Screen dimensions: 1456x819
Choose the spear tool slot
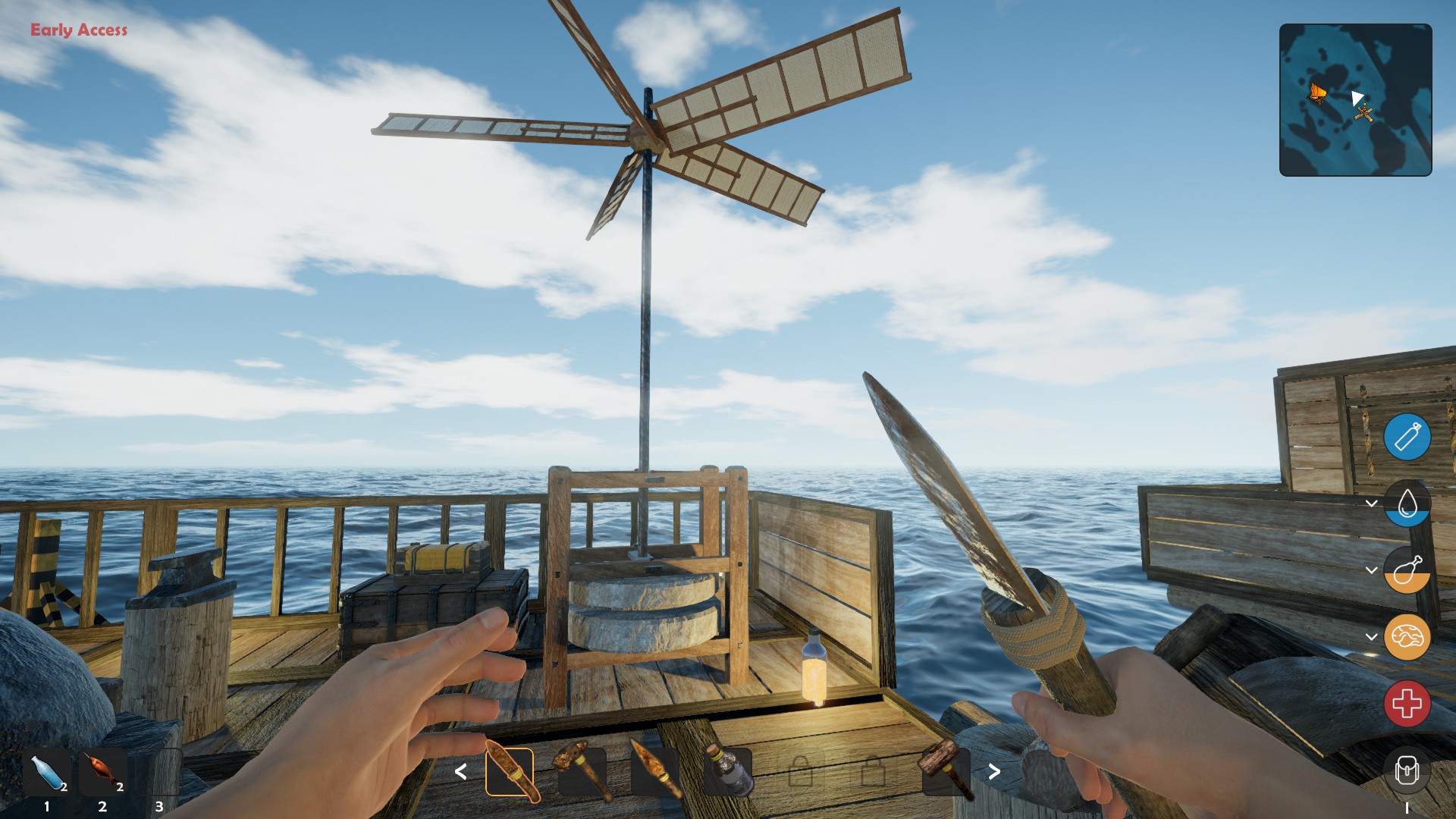click(654, 772)
